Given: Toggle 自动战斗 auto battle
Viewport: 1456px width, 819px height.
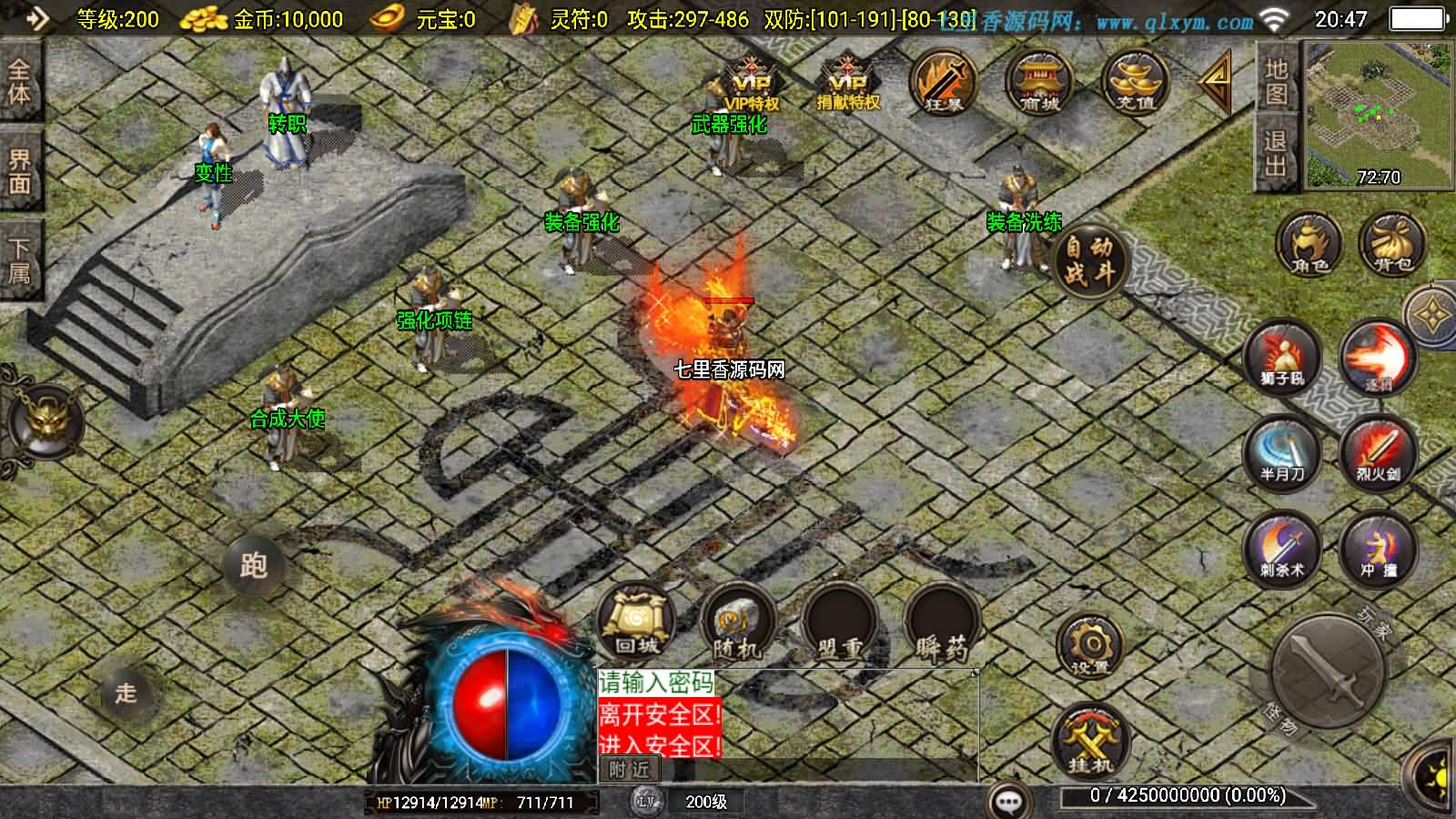Looking at the screenshot, I should [1090, 259].
